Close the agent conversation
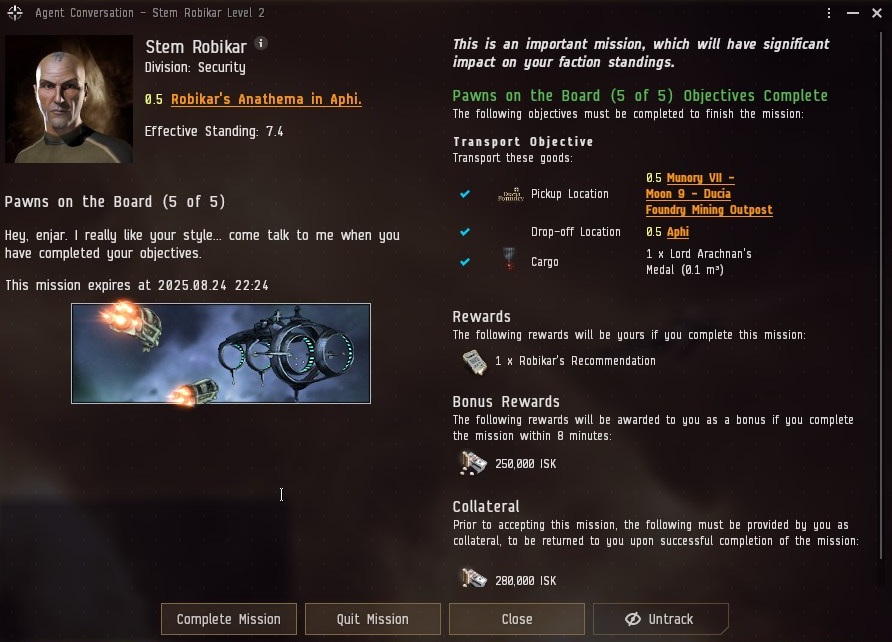The height and width of the screenshot is (642, 892). pyautogui.click(x=516, y=619)
